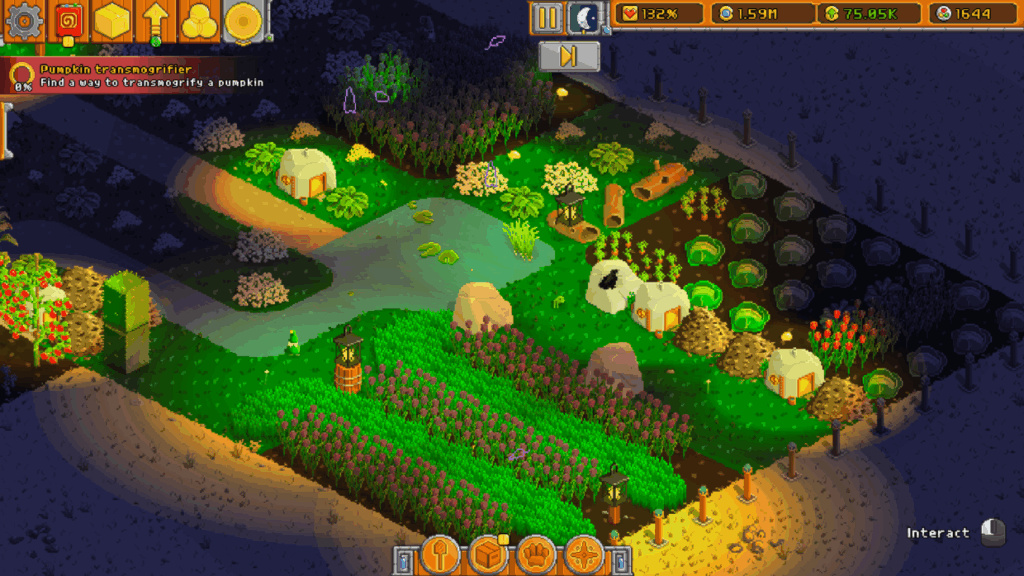The width and height of the screenshot is (1024, 576).
Task: Choose the paw print animals button
Action: [x=537, y=553]
